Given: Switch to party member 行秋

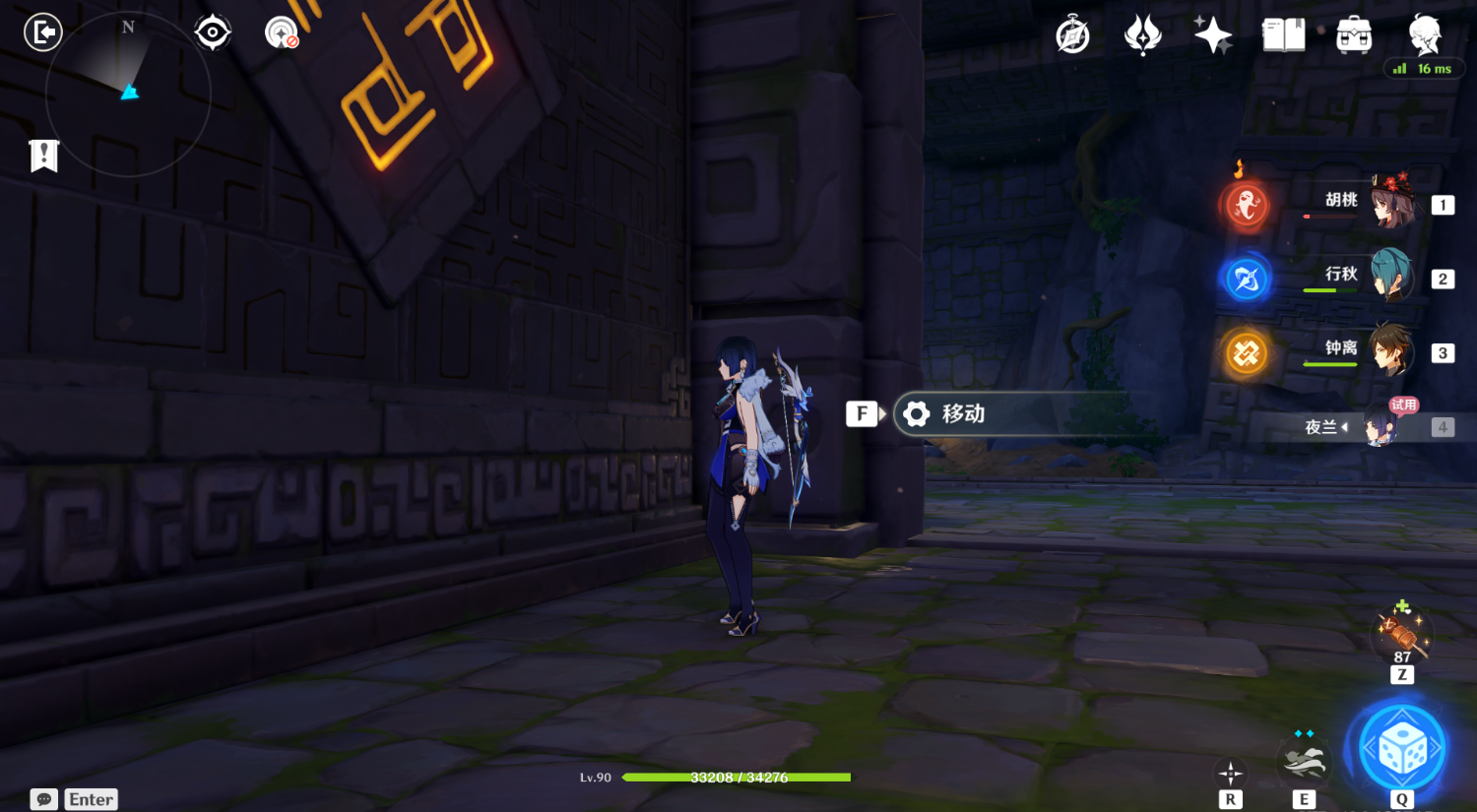Looking at the screenshot, I should (x=1390, y=276).
